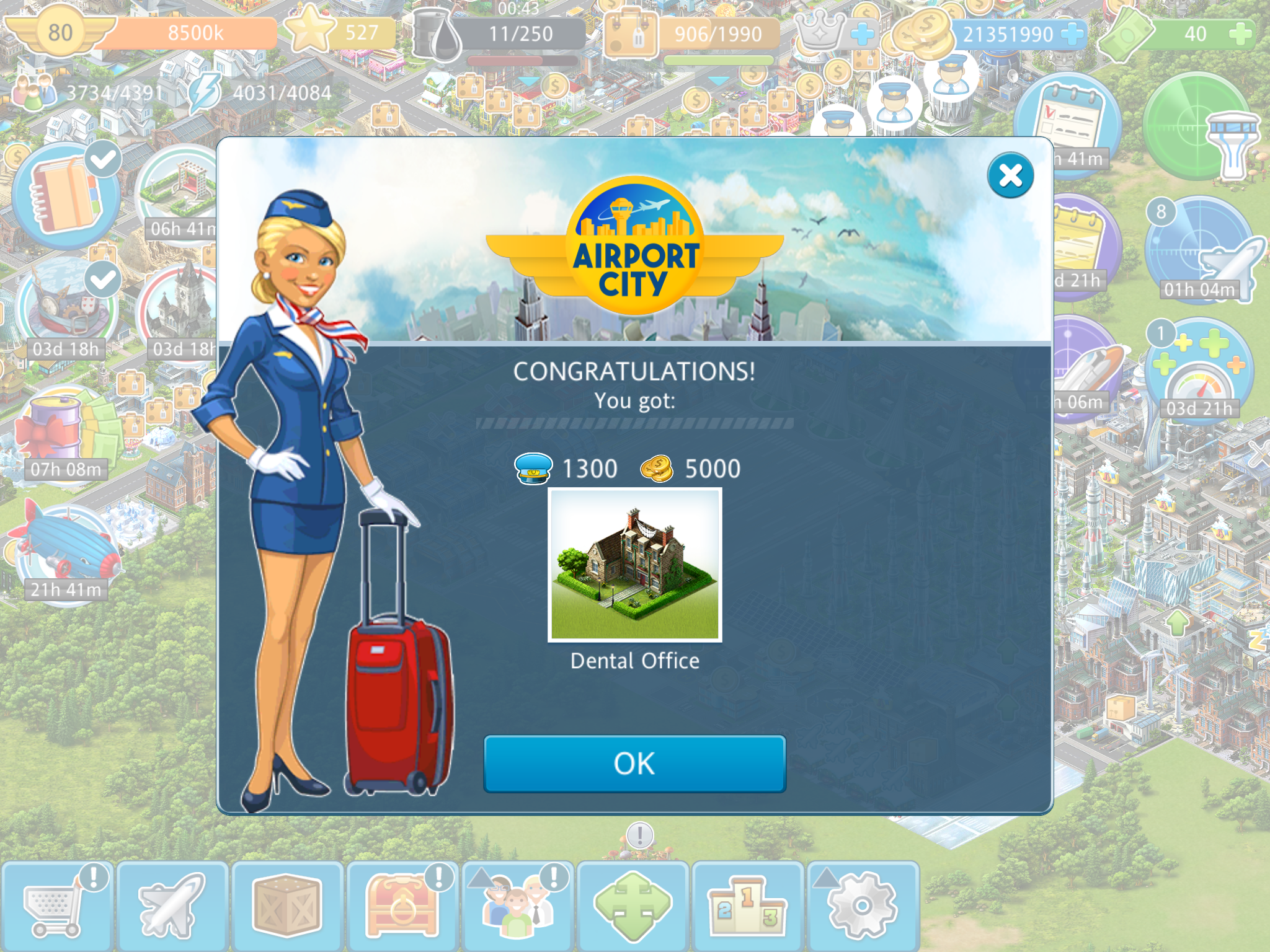Screen dimensions: 1270x952
Task: Add more coins with the plus button
Action: (x=1072, y=34)
